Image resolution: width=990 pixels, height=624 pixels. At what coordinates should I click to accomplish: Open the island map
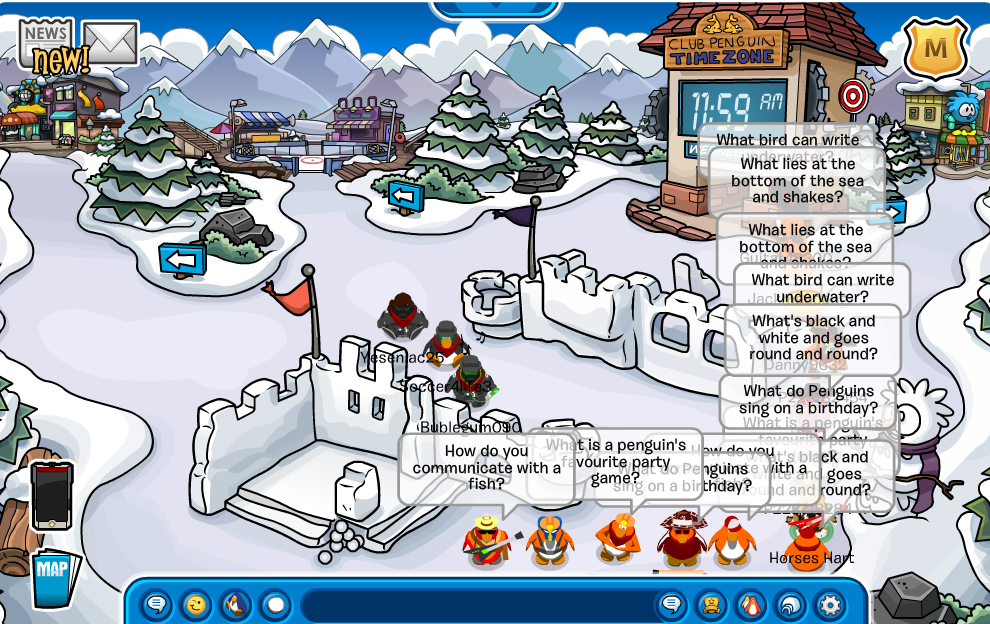click(52, 577)
